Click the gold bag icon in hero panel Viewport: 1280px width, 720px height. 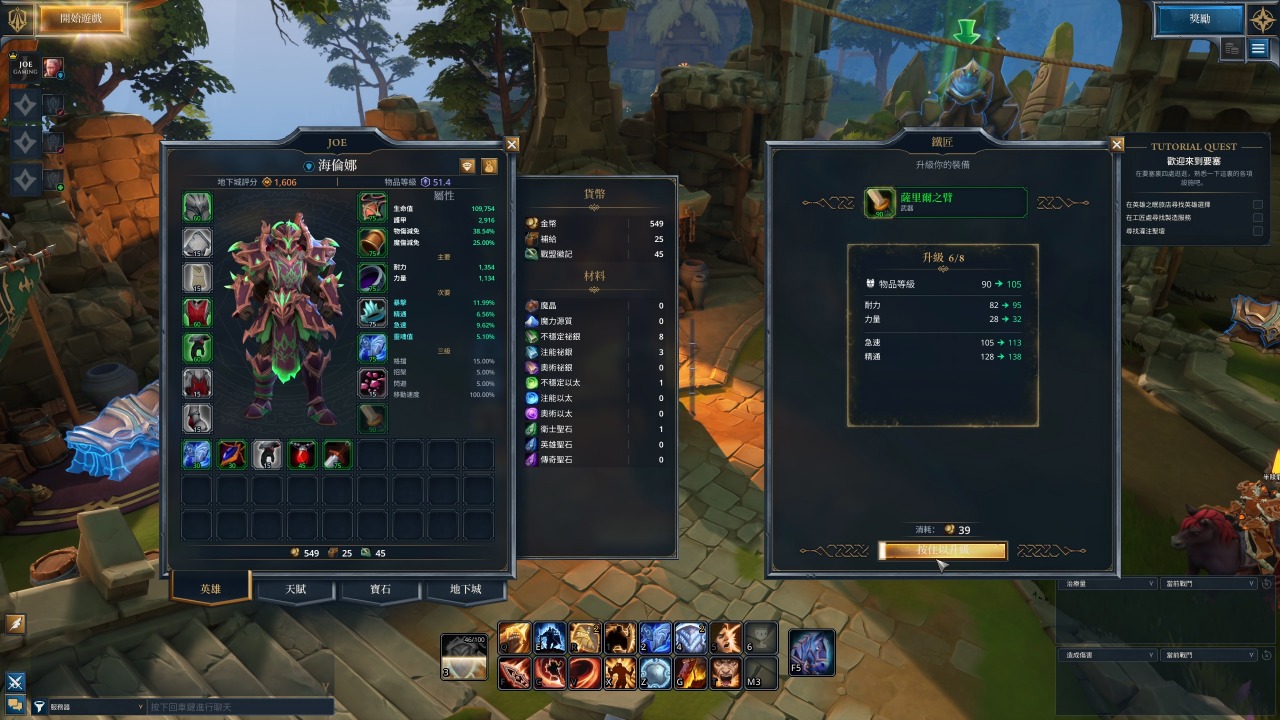(x=490, y=166)
